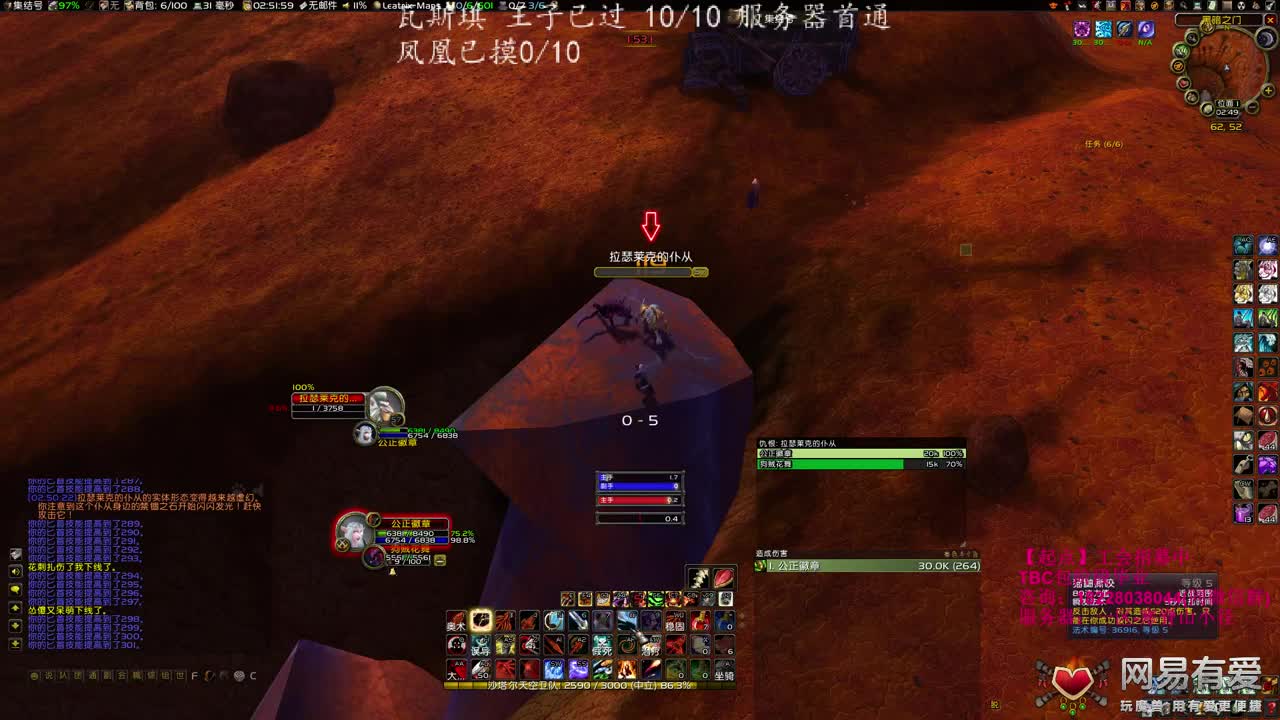Open the chat bubble icon beside chat tabs

point(35,675)
